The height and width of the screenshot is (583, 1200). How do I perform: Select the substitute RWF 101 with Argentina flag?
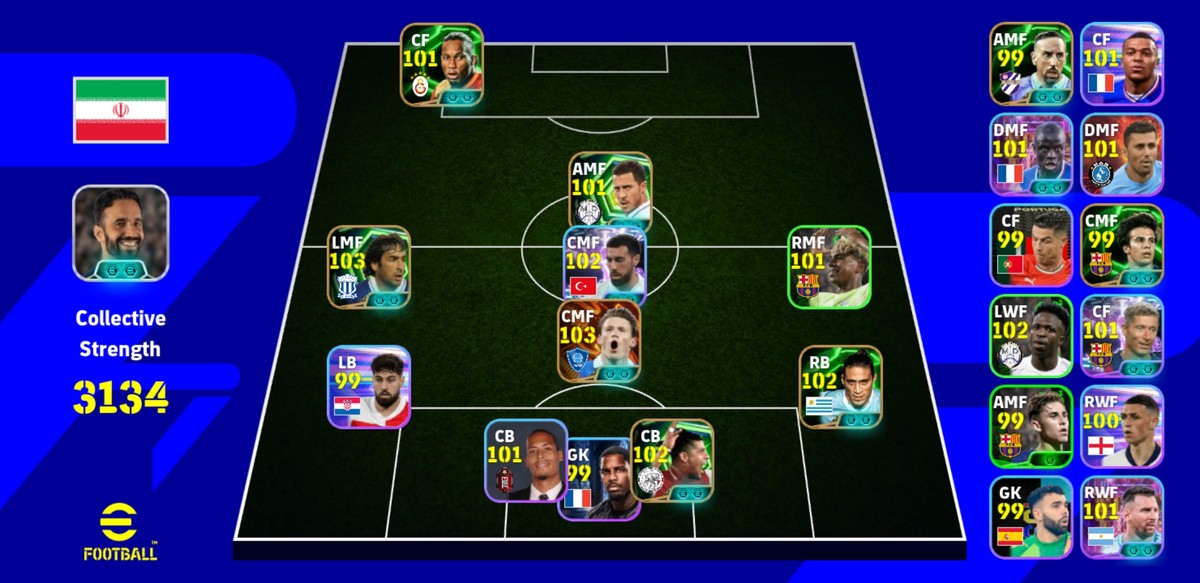coord(1122,517)
